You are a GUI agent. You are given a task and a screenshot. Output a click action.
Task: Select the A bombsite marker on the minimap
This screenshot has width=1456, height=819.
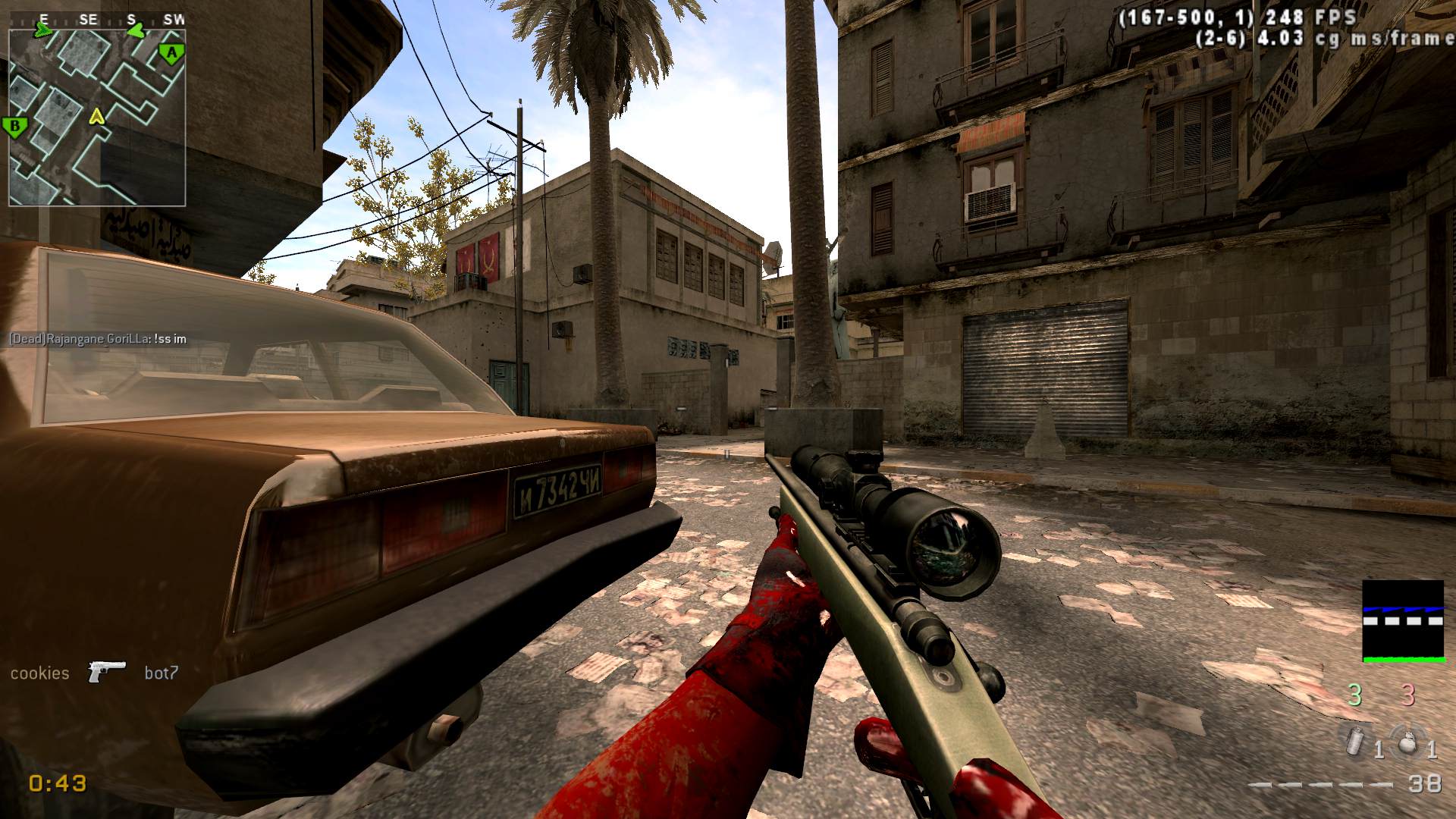tap(172, 54)
